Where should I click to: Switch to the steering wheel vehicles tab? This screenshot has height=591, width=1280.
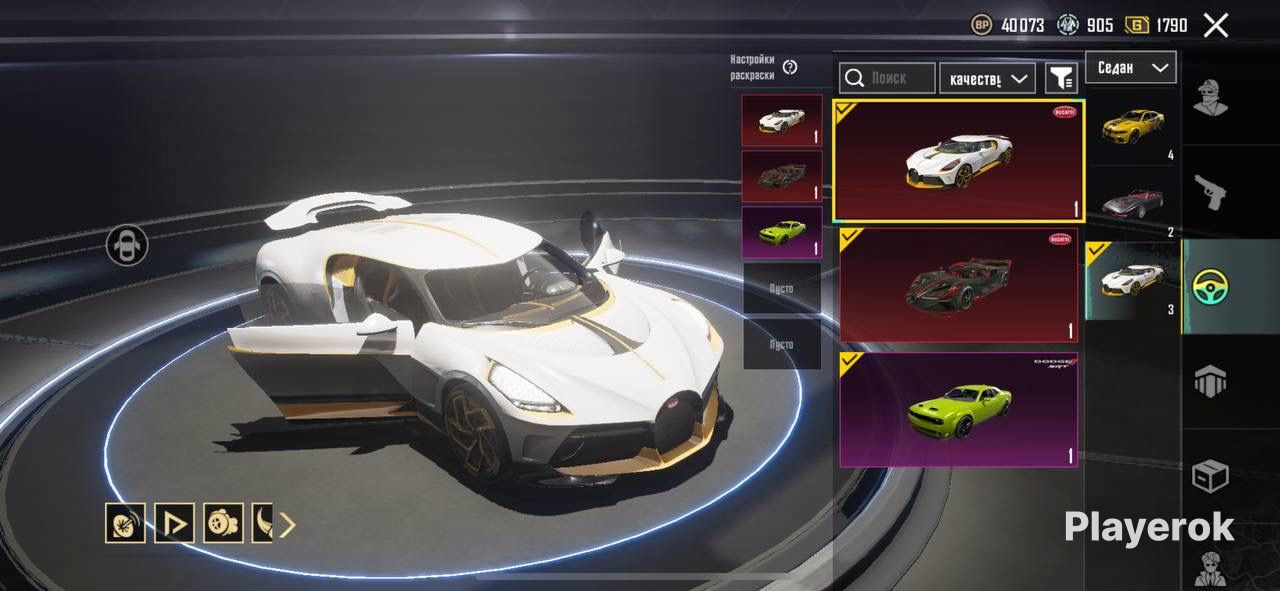1211,287
